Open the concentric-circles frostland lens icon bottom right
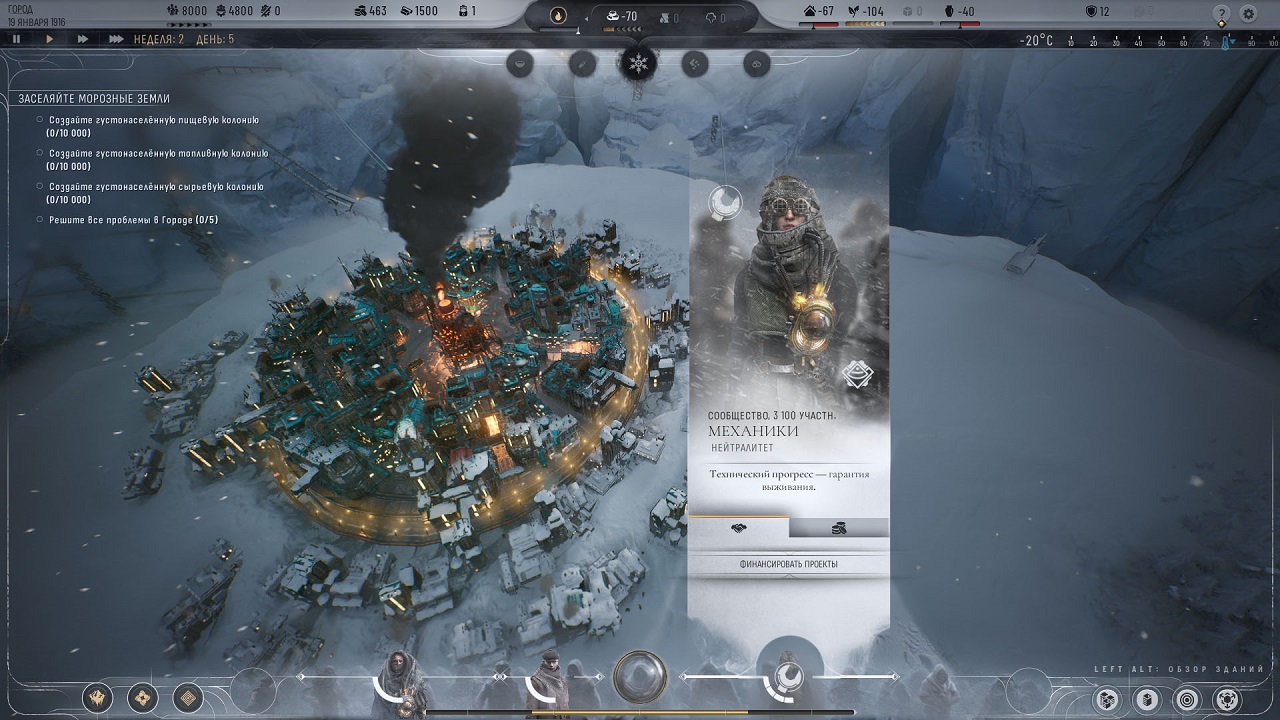This screenshot has width=1280, height=720. click(1187, 699)
